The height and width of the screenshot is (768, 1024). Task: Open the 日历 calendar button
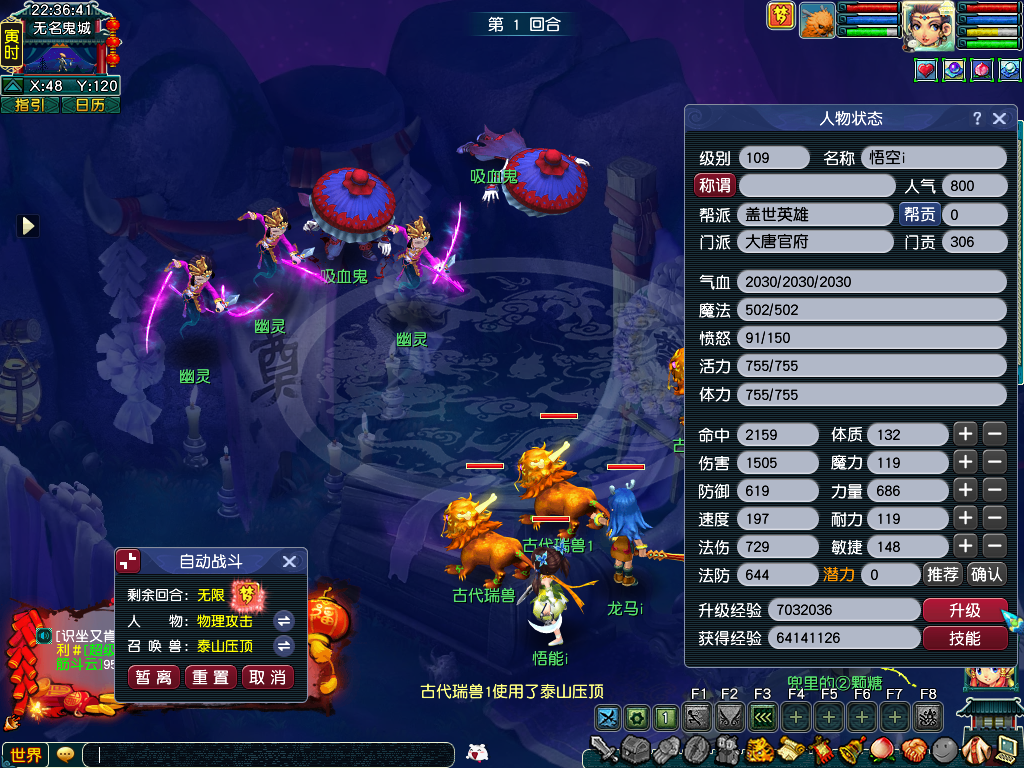point(90,105)
